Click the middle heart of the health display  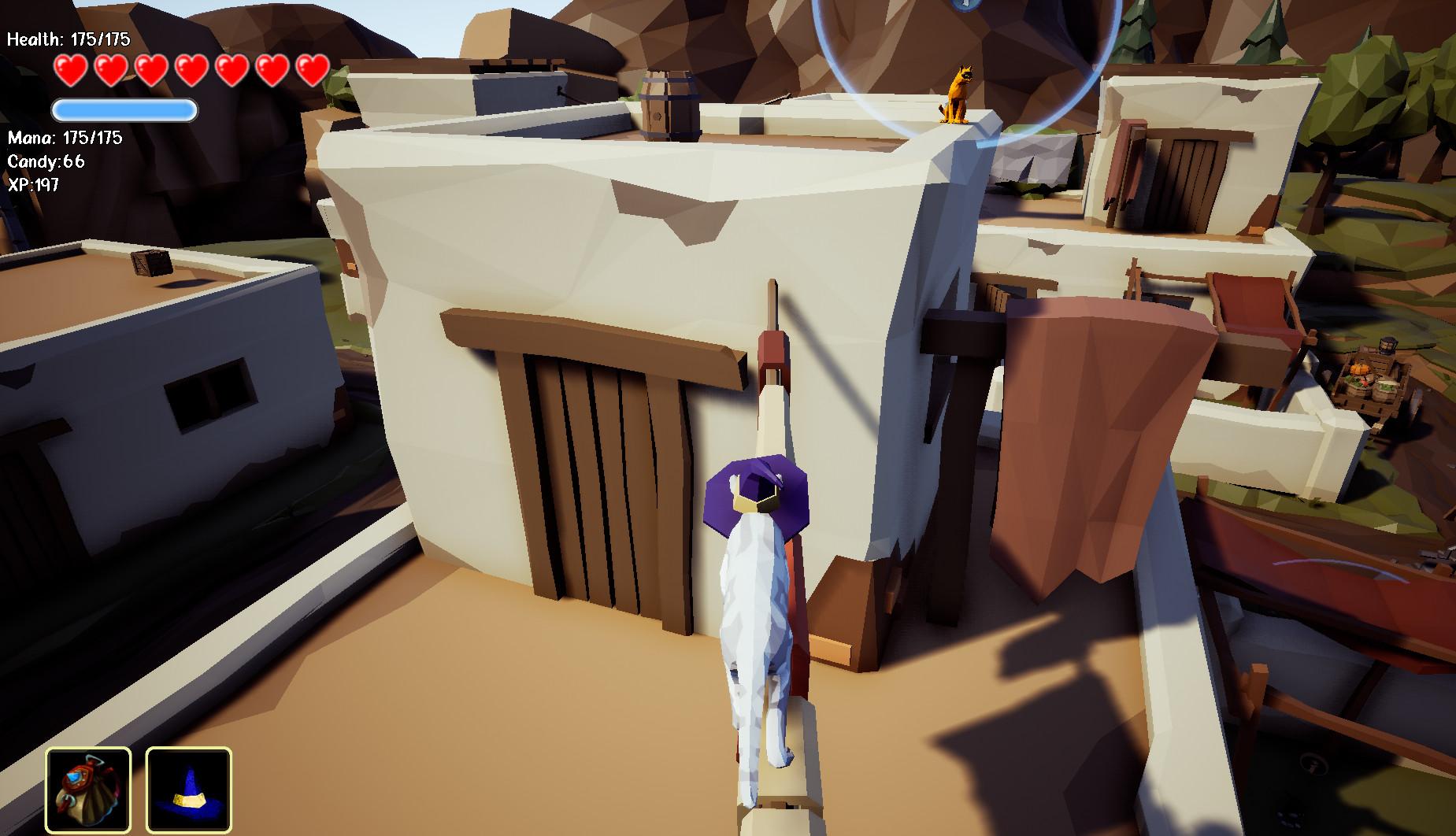point(191,69)
